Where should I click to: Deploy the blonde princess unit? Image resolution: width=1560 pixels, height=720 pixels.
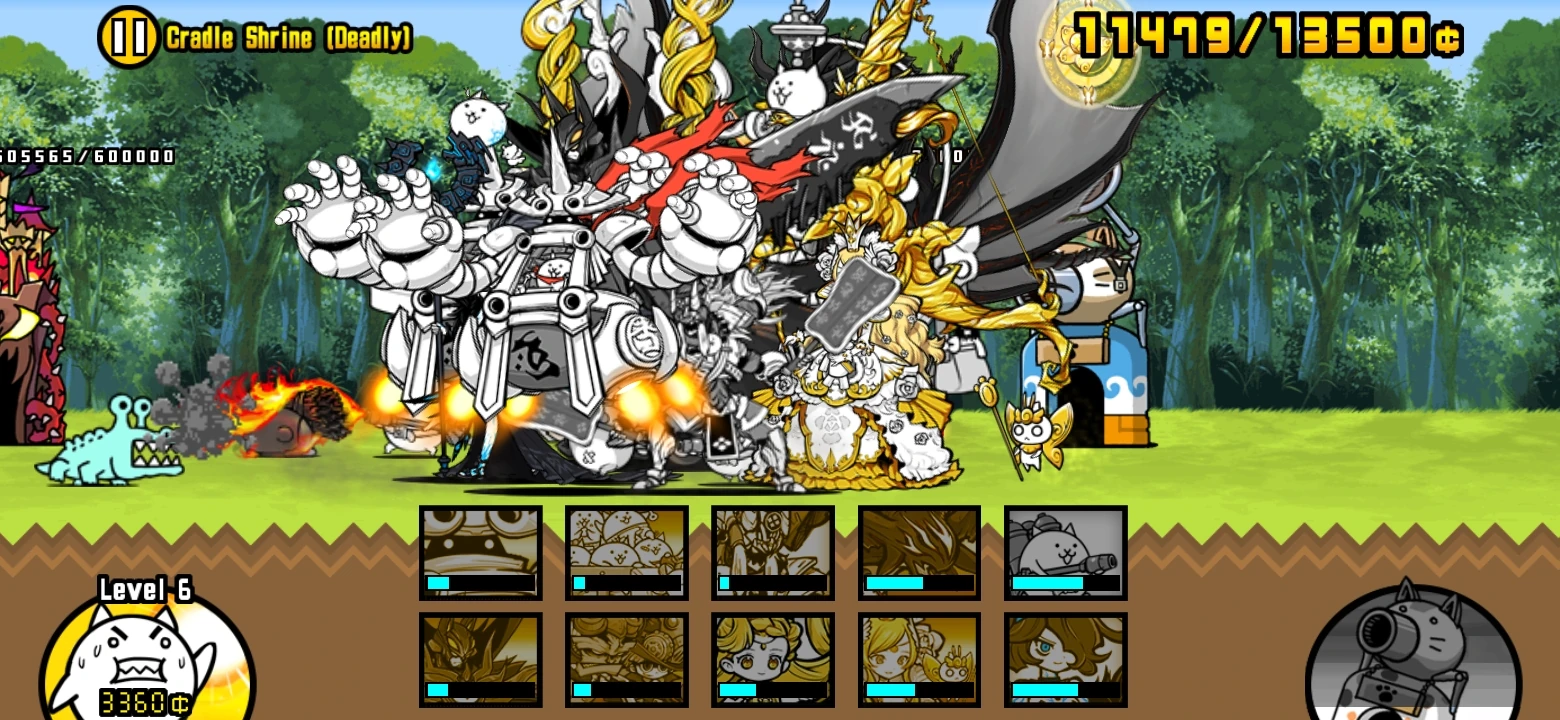tap(773, 658)
